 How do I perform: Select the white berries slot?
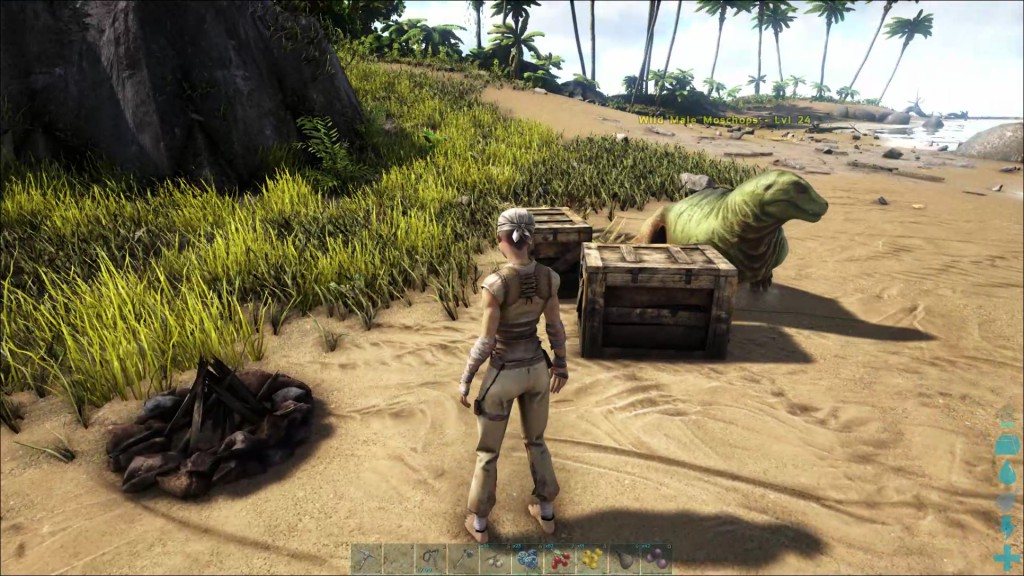[x=494, y=558]
